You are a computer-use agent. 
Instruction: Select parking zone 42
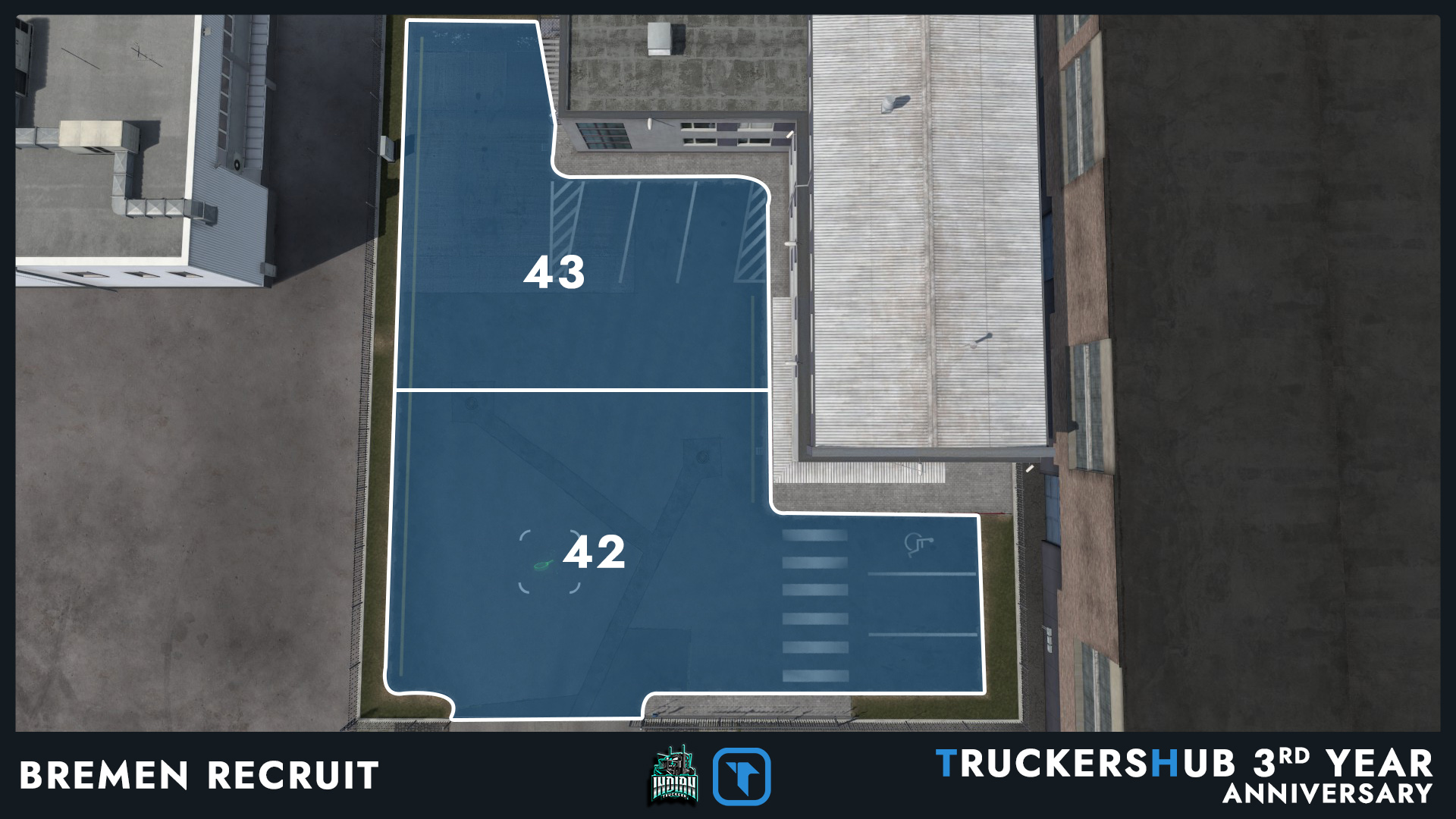pos(594,552)
